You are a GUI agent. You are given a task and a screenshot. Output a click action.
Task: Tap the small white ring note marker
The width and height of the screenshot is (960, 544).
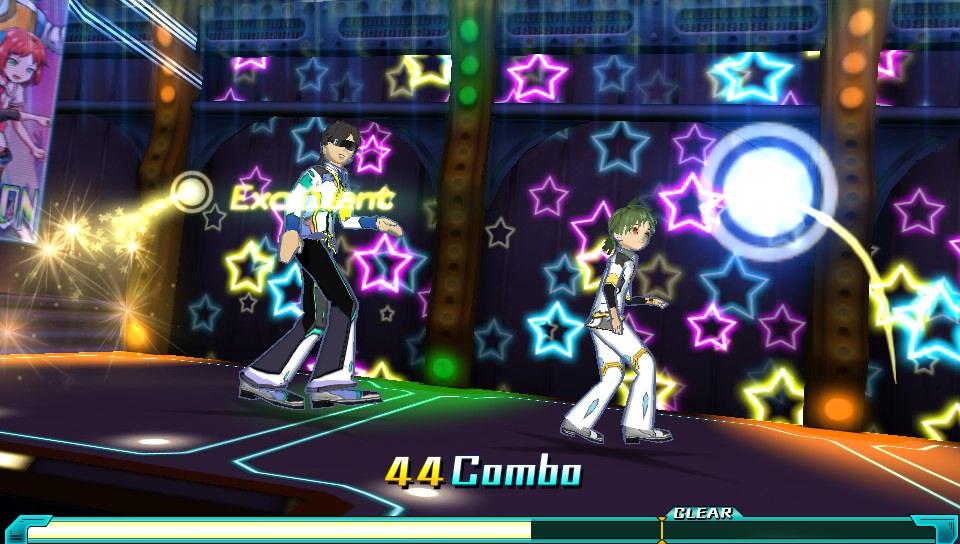click(x=192, y=190)
